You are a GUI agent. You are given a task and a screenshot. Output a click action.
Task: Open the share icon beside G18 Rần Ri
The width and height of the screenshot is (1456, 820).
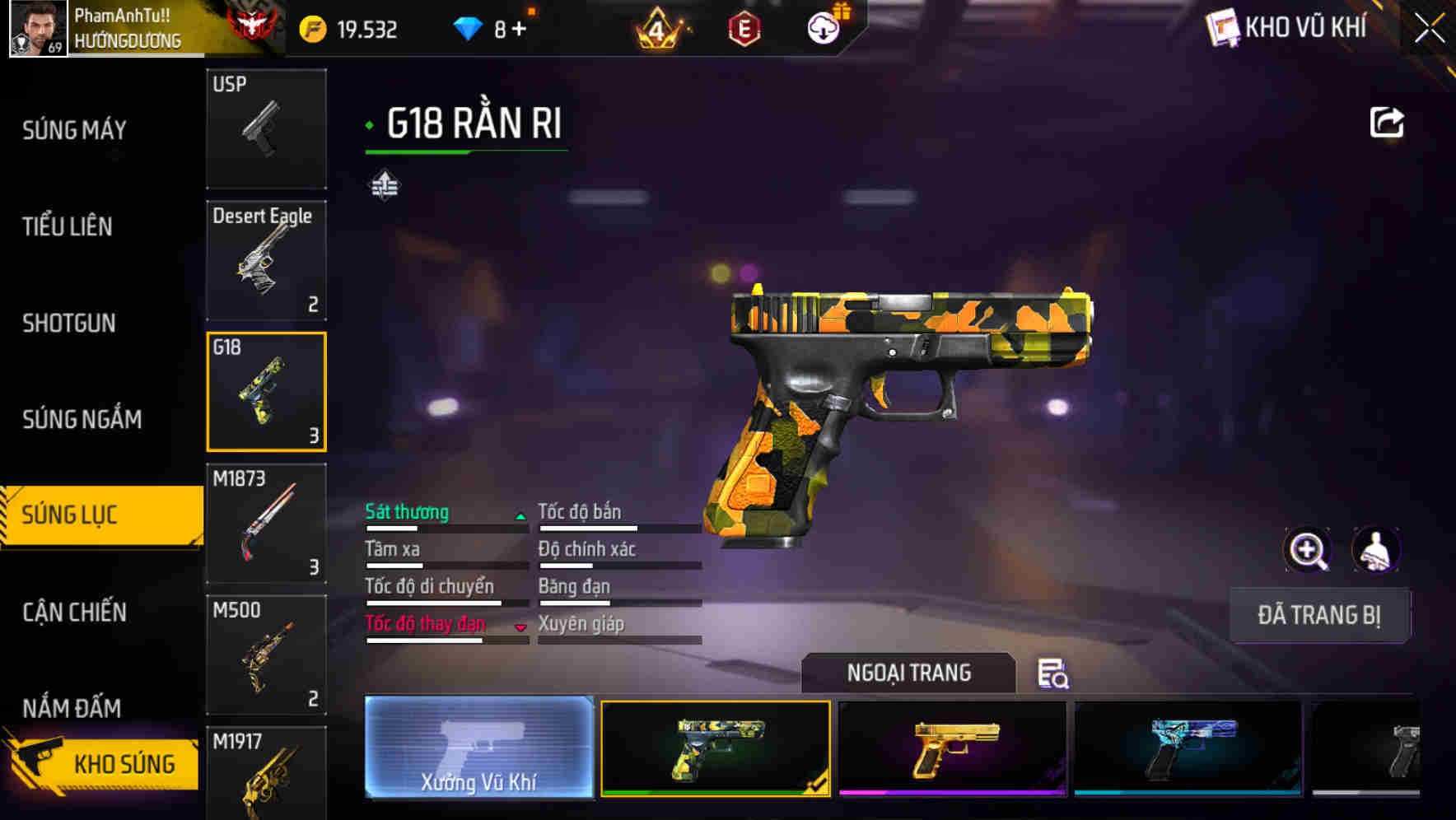point(1387,121)
